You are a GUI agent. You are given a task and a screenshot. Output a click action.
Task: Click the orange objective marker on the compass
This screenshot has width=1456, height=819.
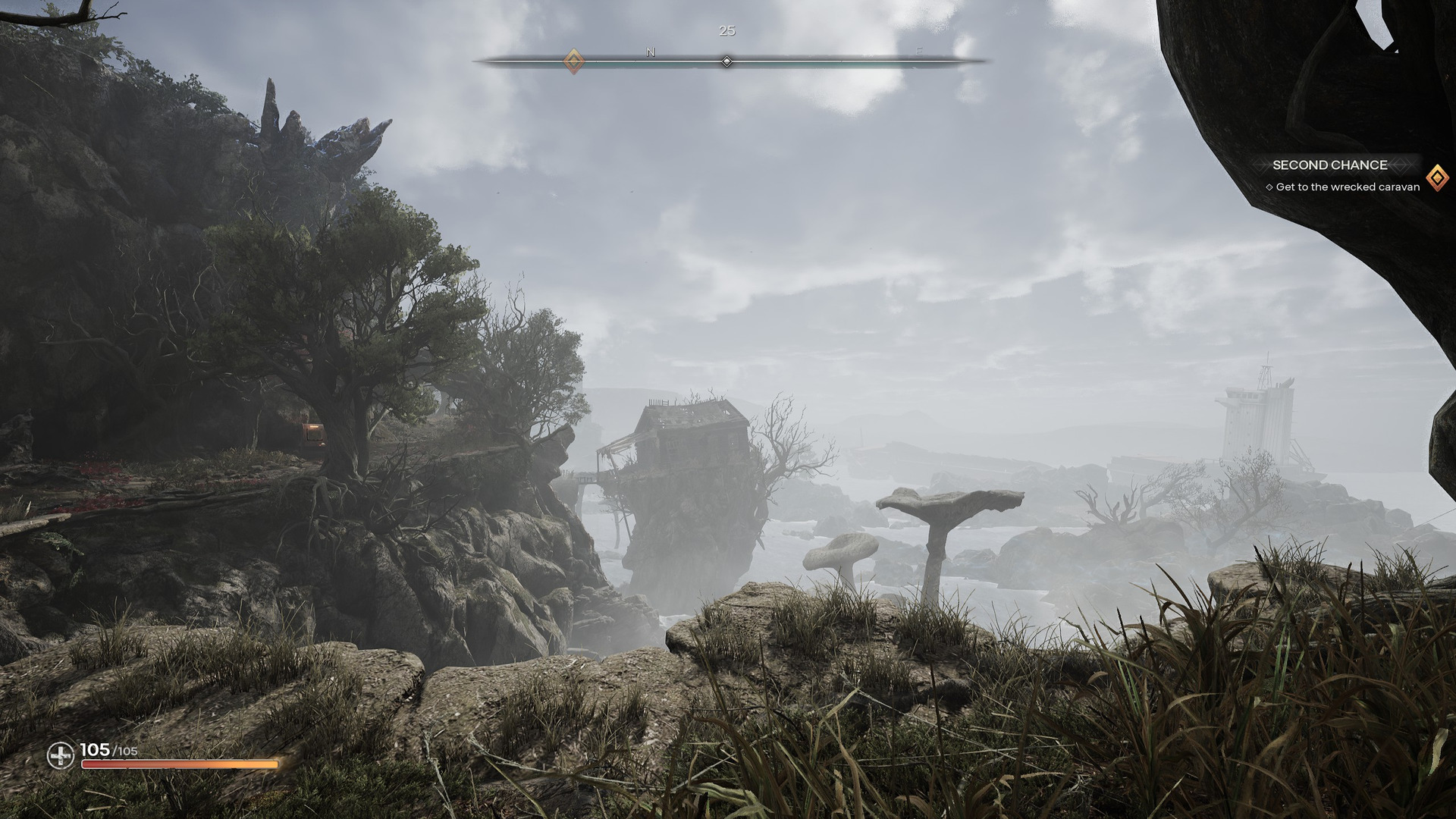(574, 61)
